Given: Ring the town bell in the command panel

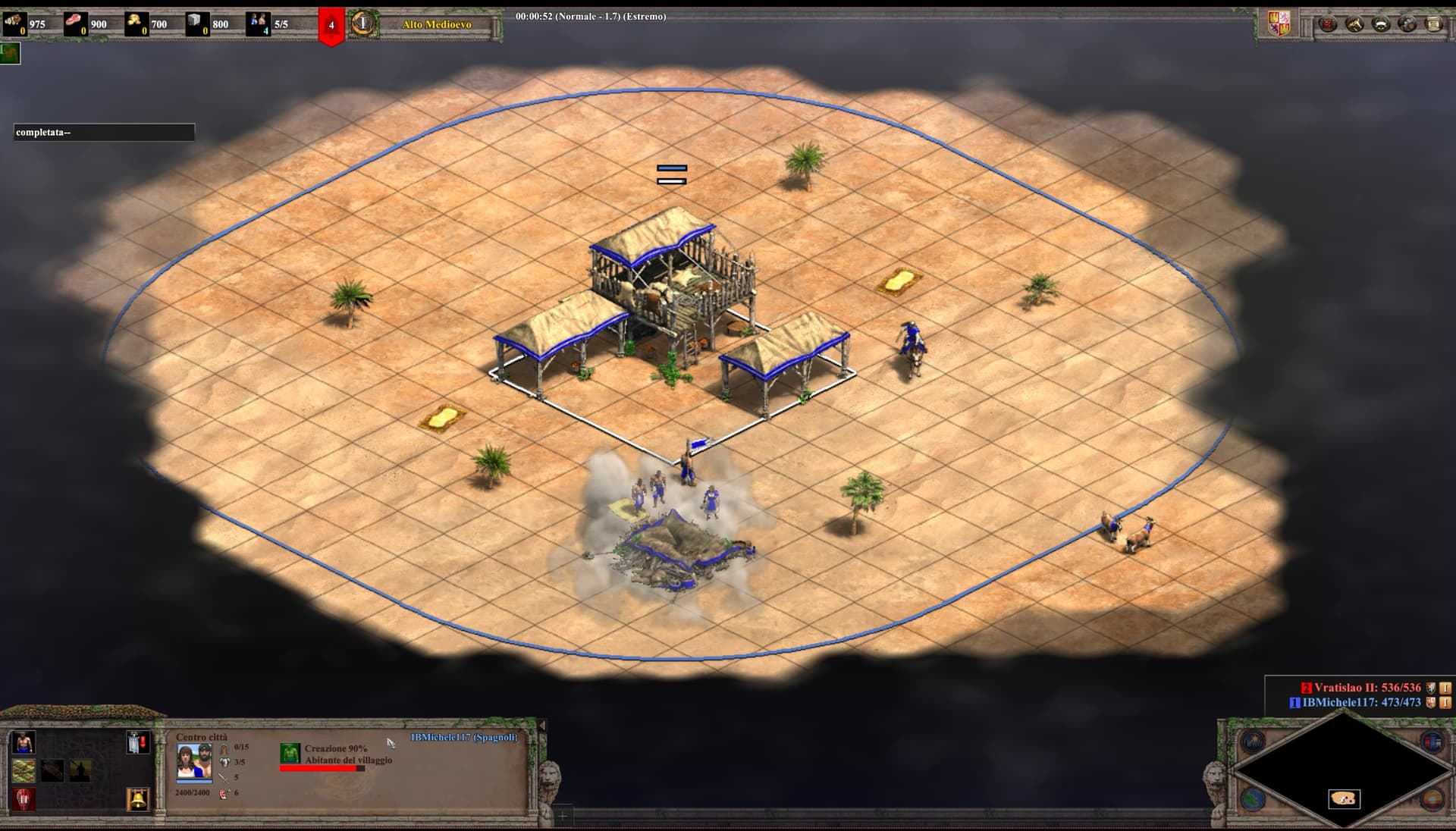Looking at the screenshot, I should [138, 799].
